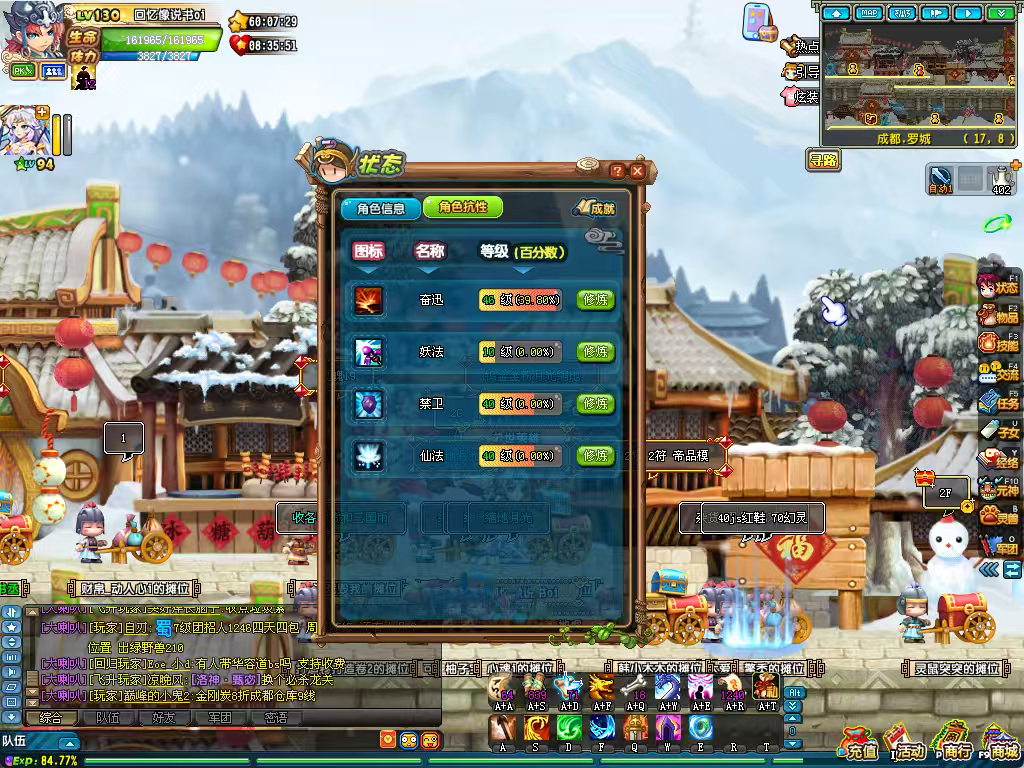Open the 物品 inventory from side menu
The image size is (1024, 768).
click(x=998, y=315)
